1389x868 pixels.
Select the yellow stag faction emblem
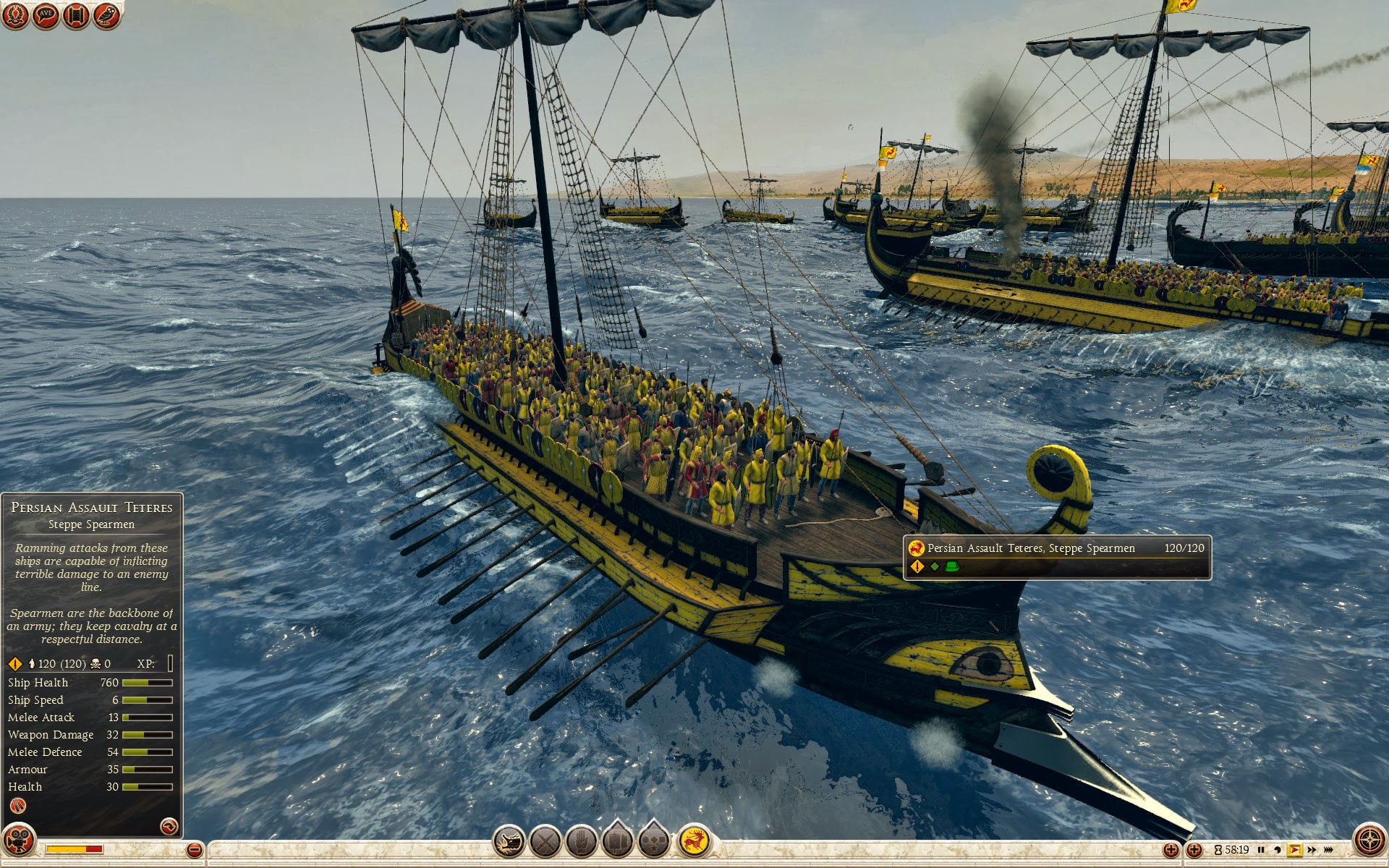pos(694,841)
